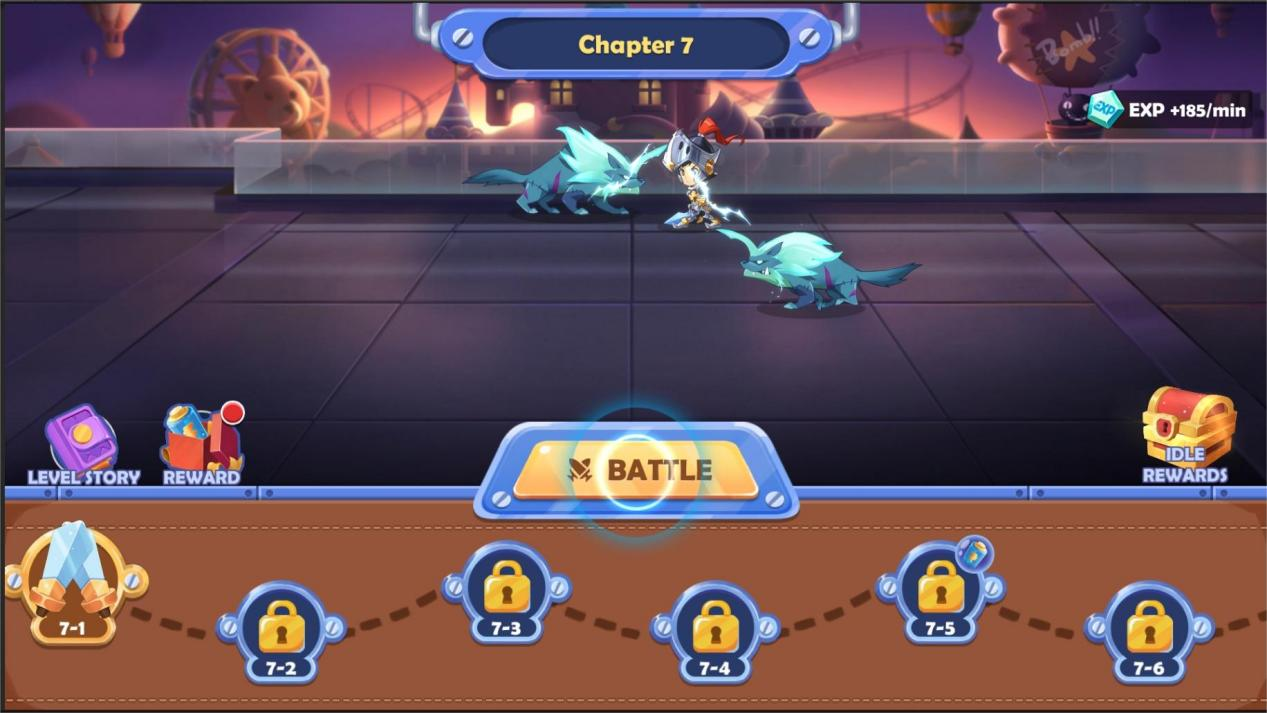
Task: Tap locked stage 7-3
Action: (506, 591)
